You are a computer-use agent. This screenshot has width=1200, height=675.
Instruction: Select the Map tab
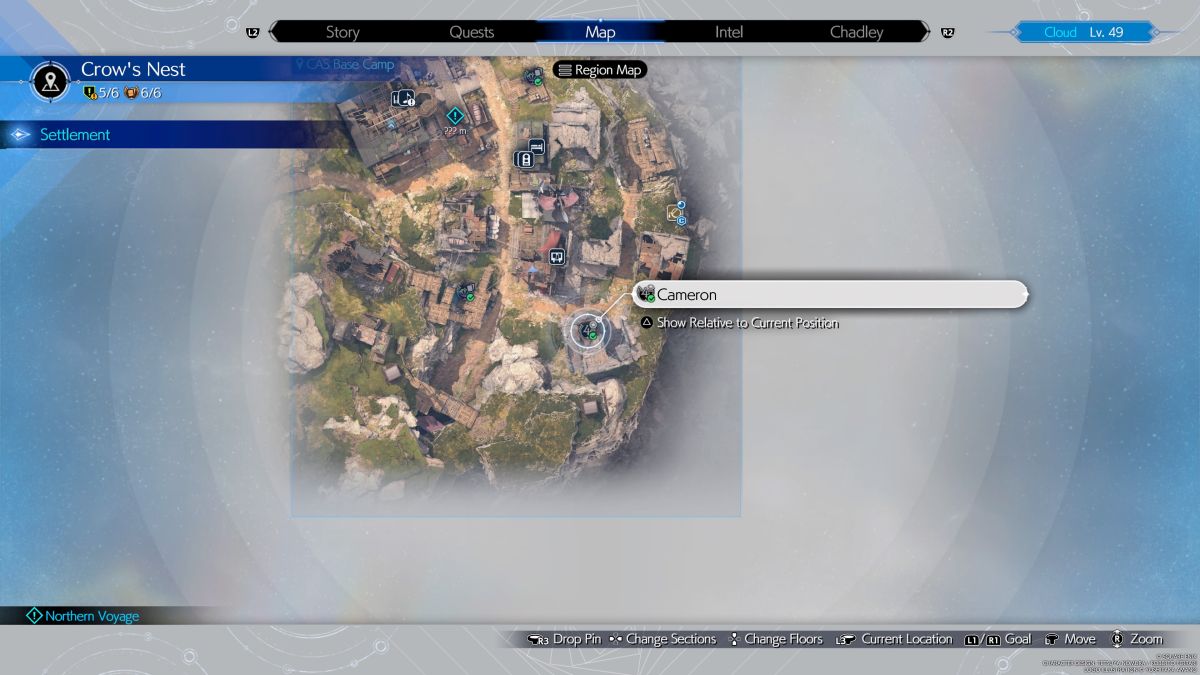[x=600, y=32]
